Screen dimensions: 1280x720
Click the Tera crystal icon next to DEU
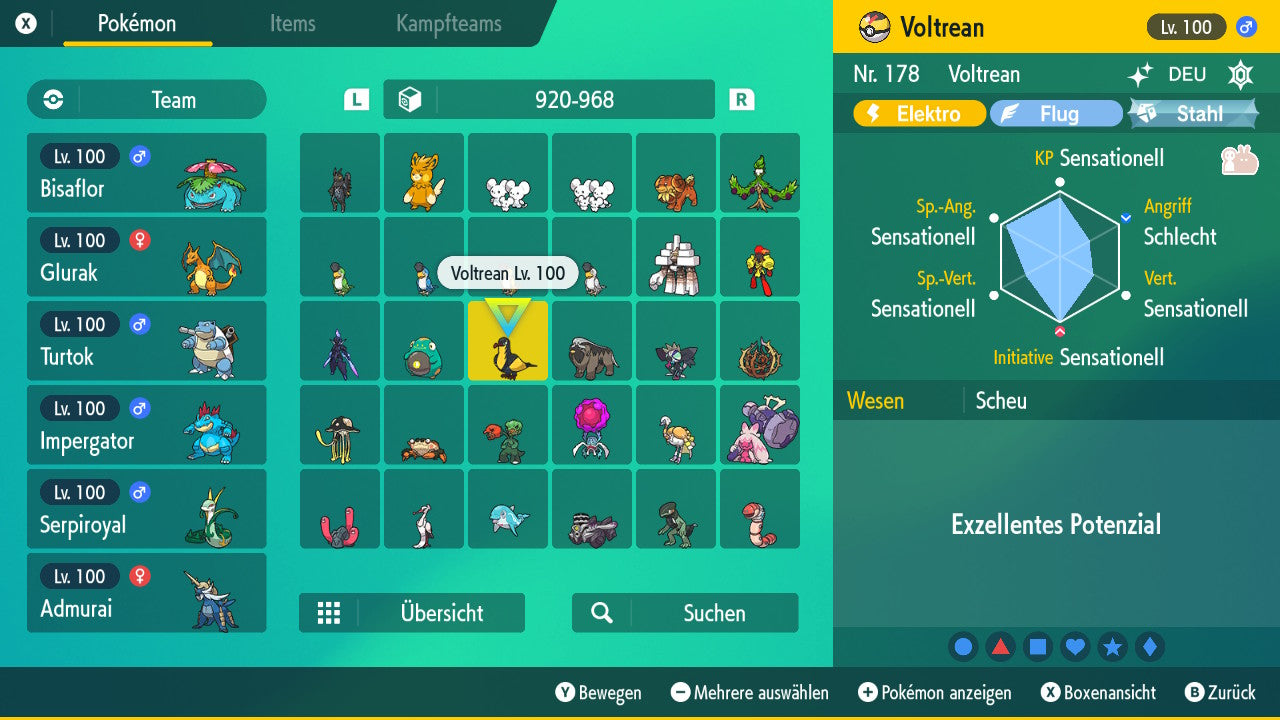tap(1240, 75)
